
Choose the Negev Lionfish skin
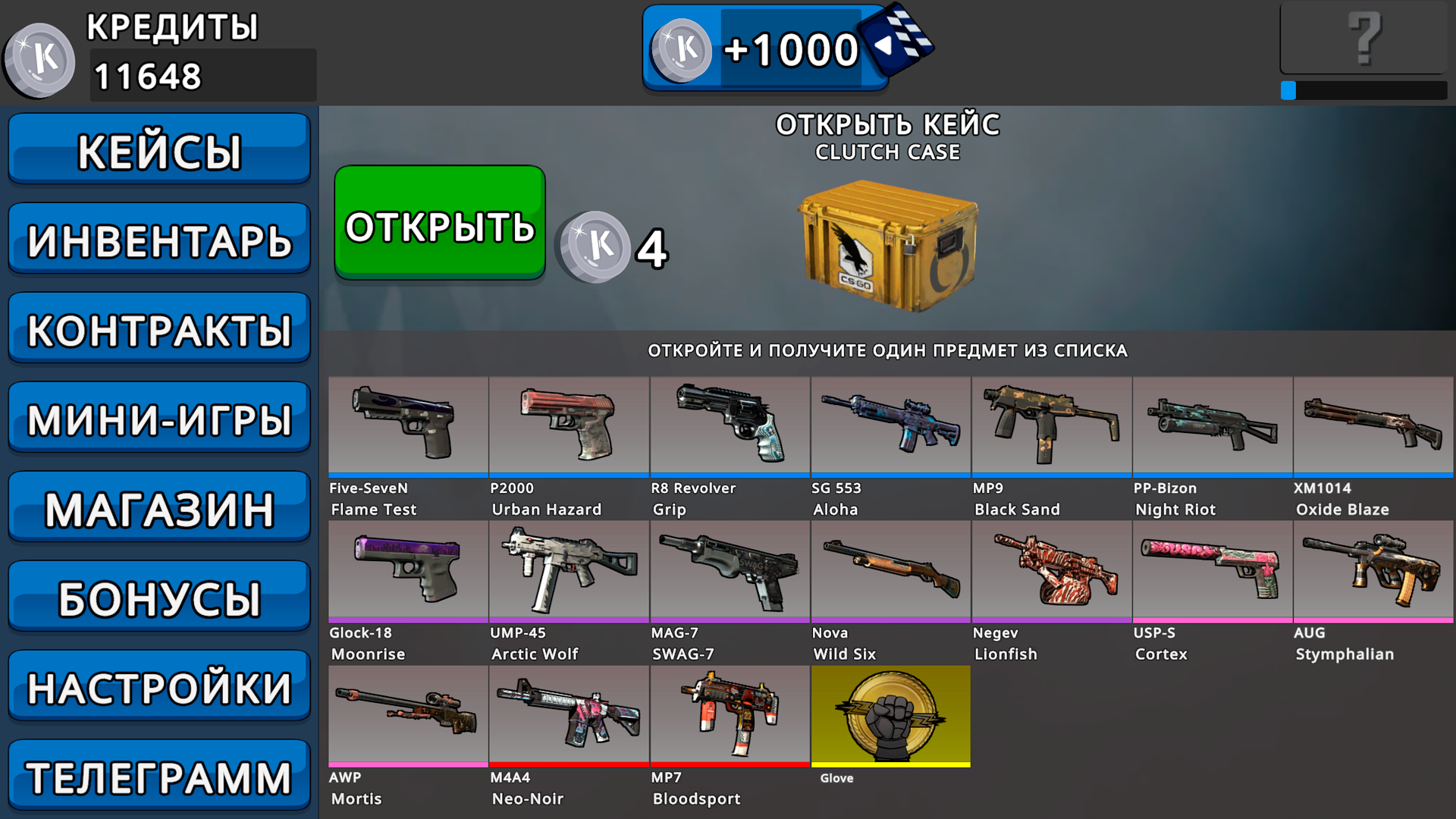coord(1052,571)
